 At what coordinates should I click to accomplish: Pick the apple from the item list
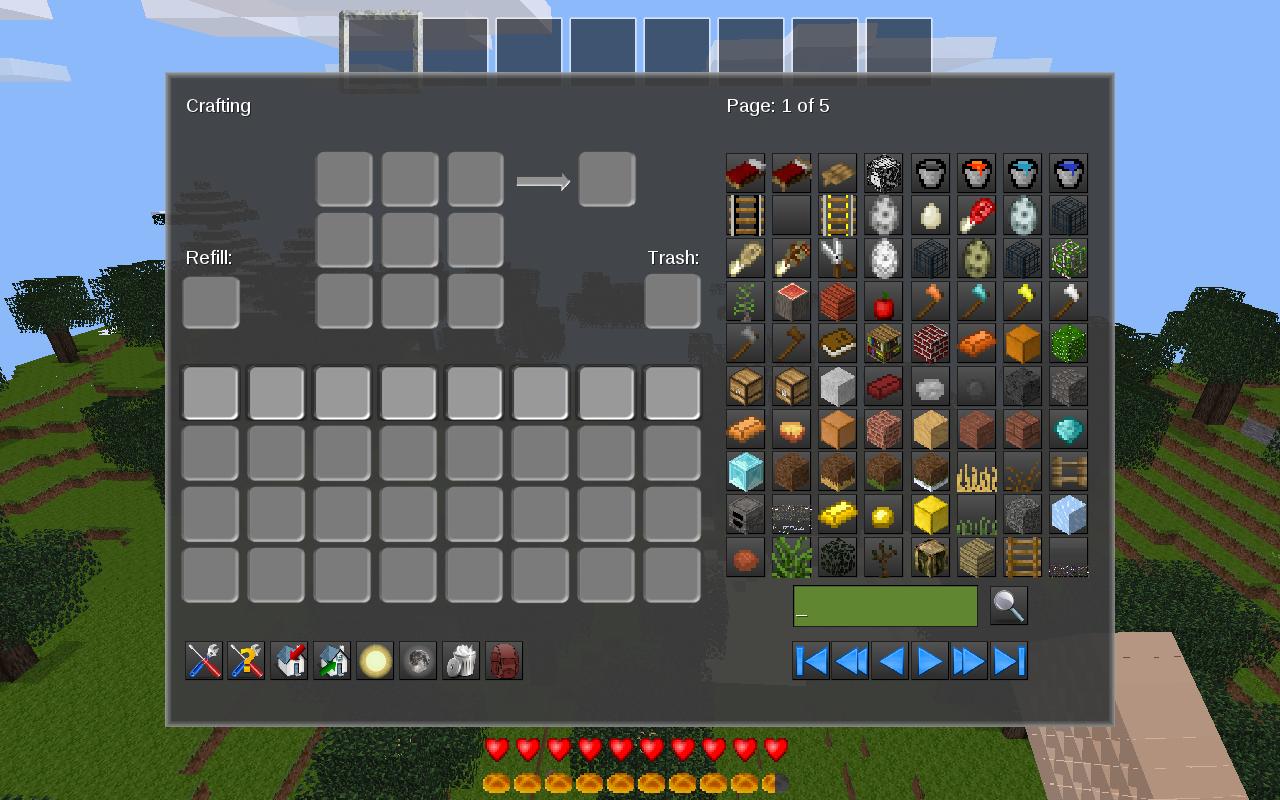pyautogui.click(x=884, y=301)
